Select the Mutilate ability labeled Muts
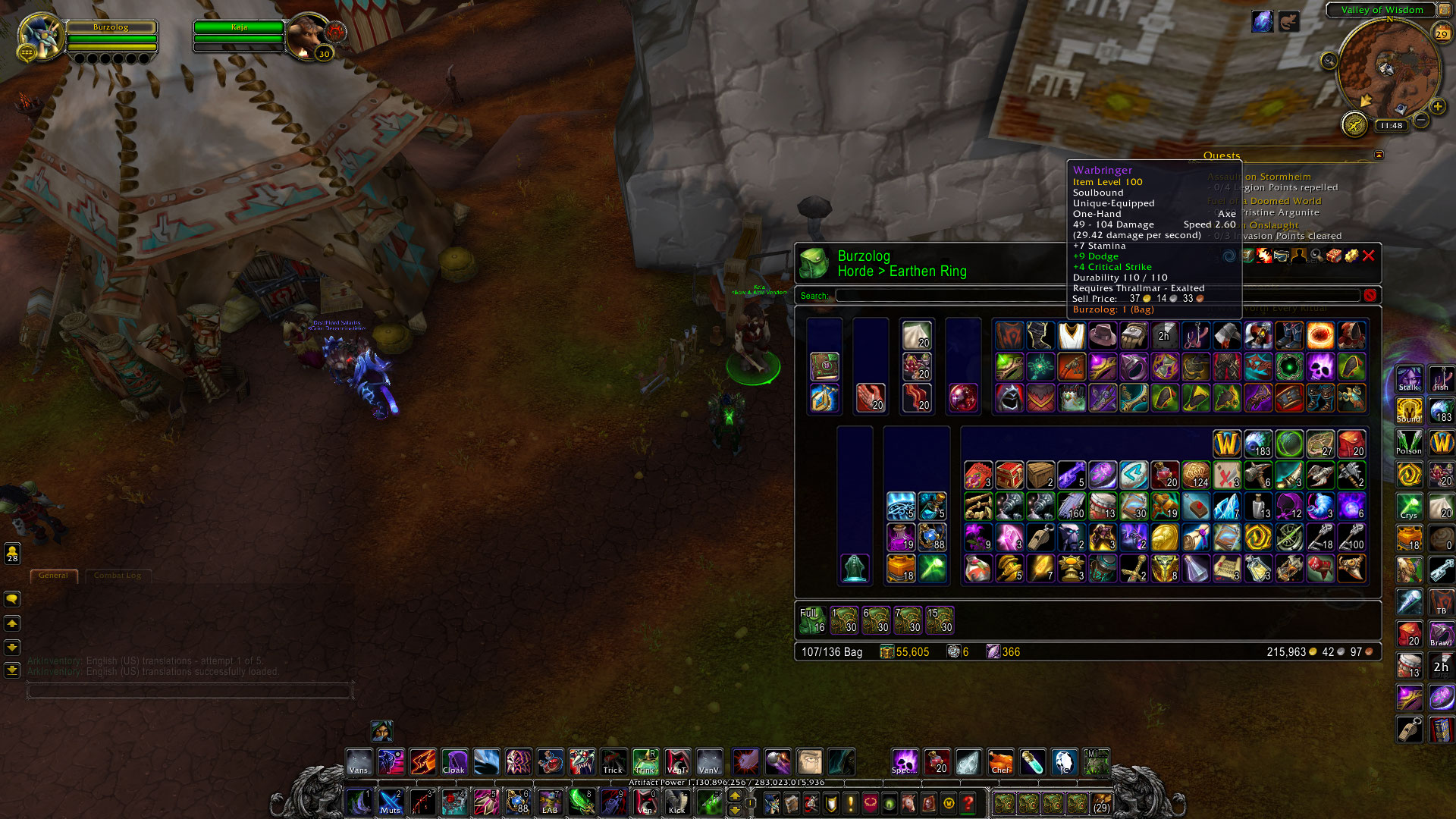This screenshot has width=1456, height=819. click(x=391, y=802)
